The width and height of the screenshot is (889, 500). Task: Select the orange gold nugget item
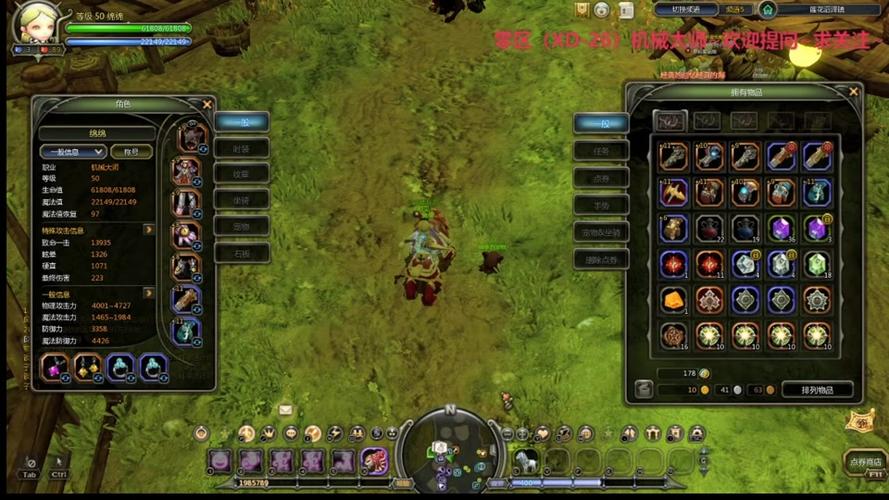click(672, 299)
